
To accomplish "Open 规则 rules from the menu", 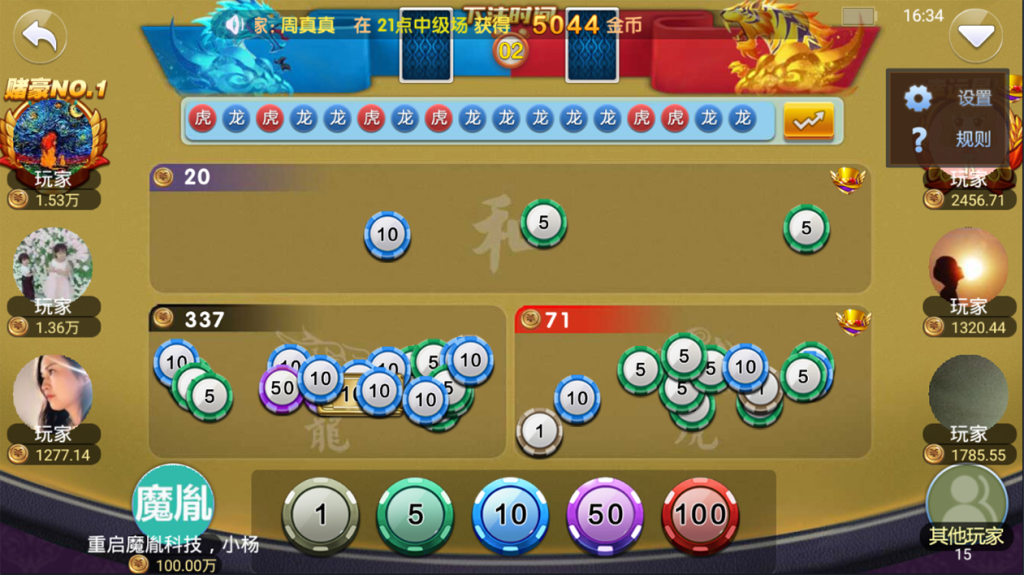I will [949, 138].
